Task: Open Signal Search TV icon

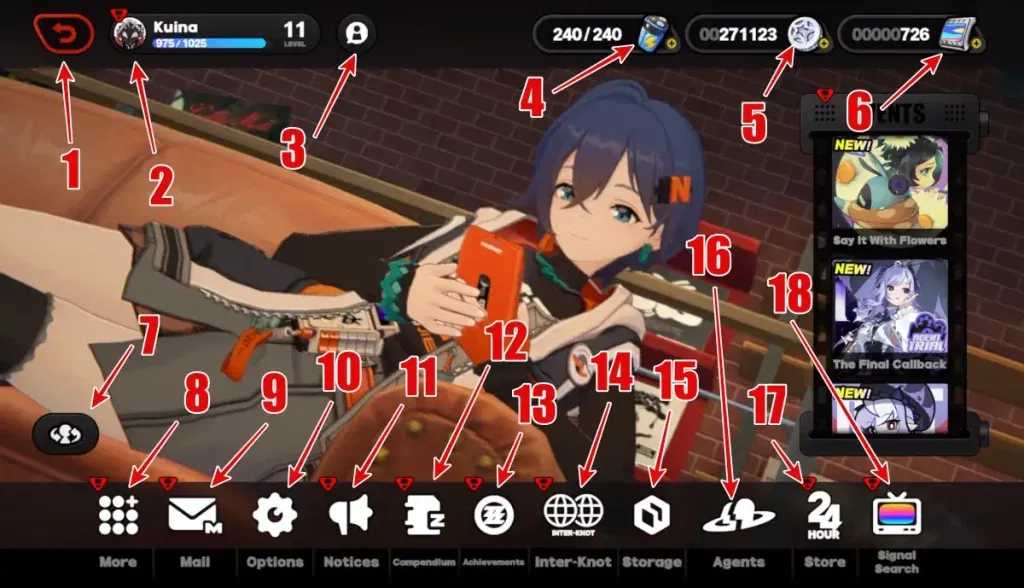Action: 895,515
